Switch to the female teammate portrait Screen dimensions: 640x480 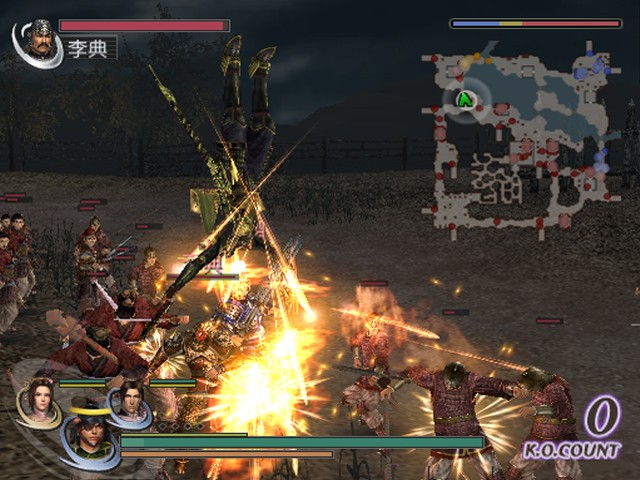(x=39, y=399)
